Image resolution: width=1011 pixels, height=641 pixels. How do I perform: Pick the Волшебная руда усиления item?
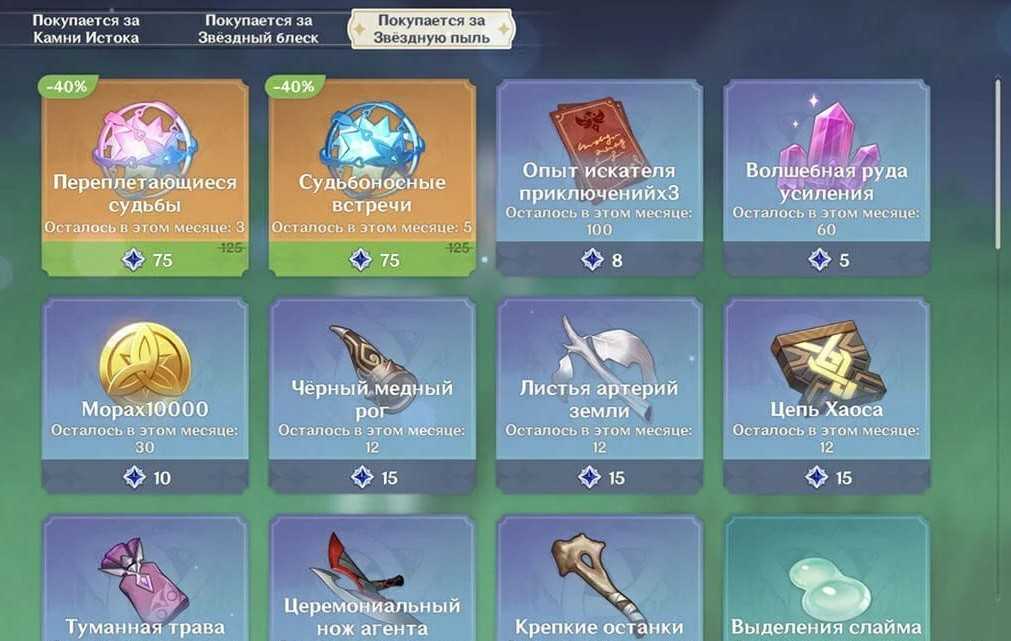tap(826, 177)
